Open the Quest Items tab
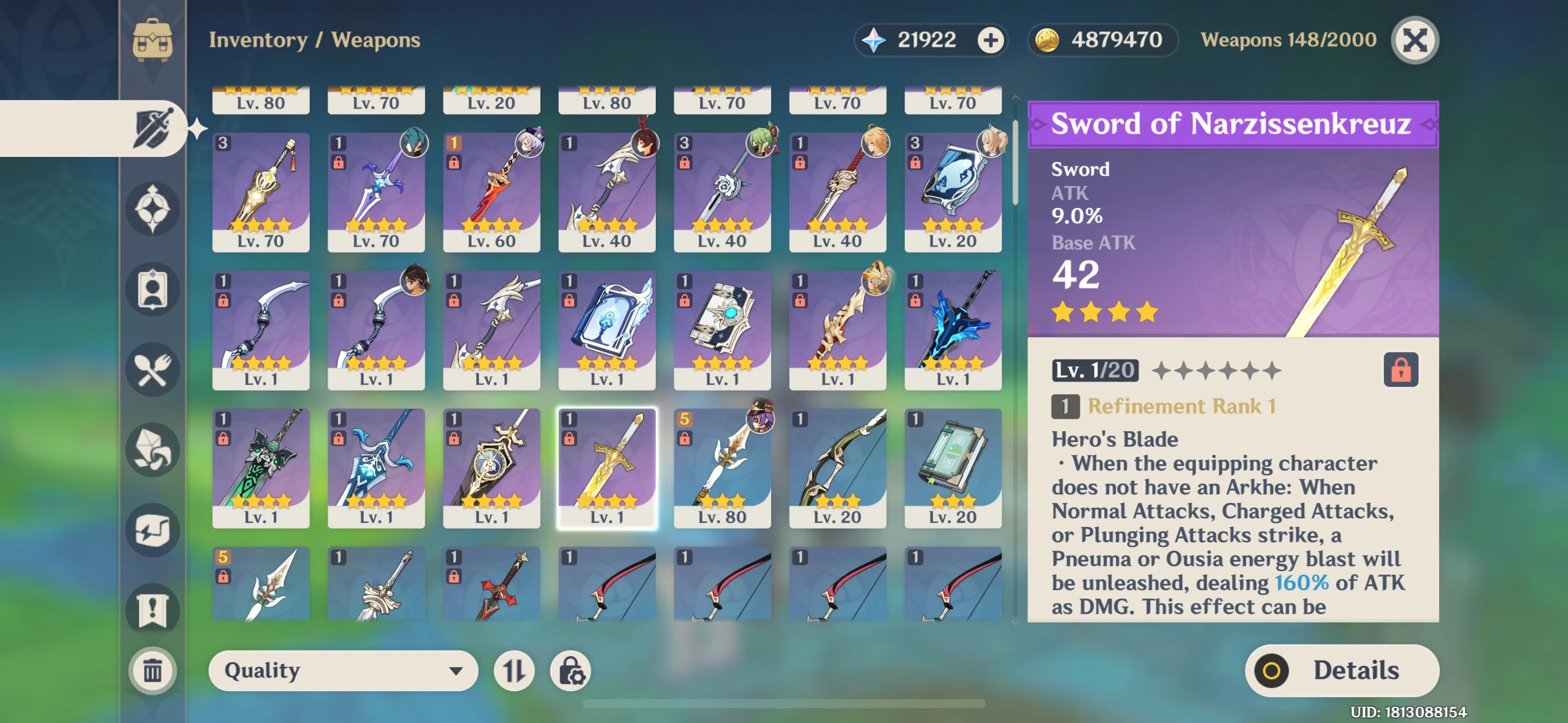 153,610
